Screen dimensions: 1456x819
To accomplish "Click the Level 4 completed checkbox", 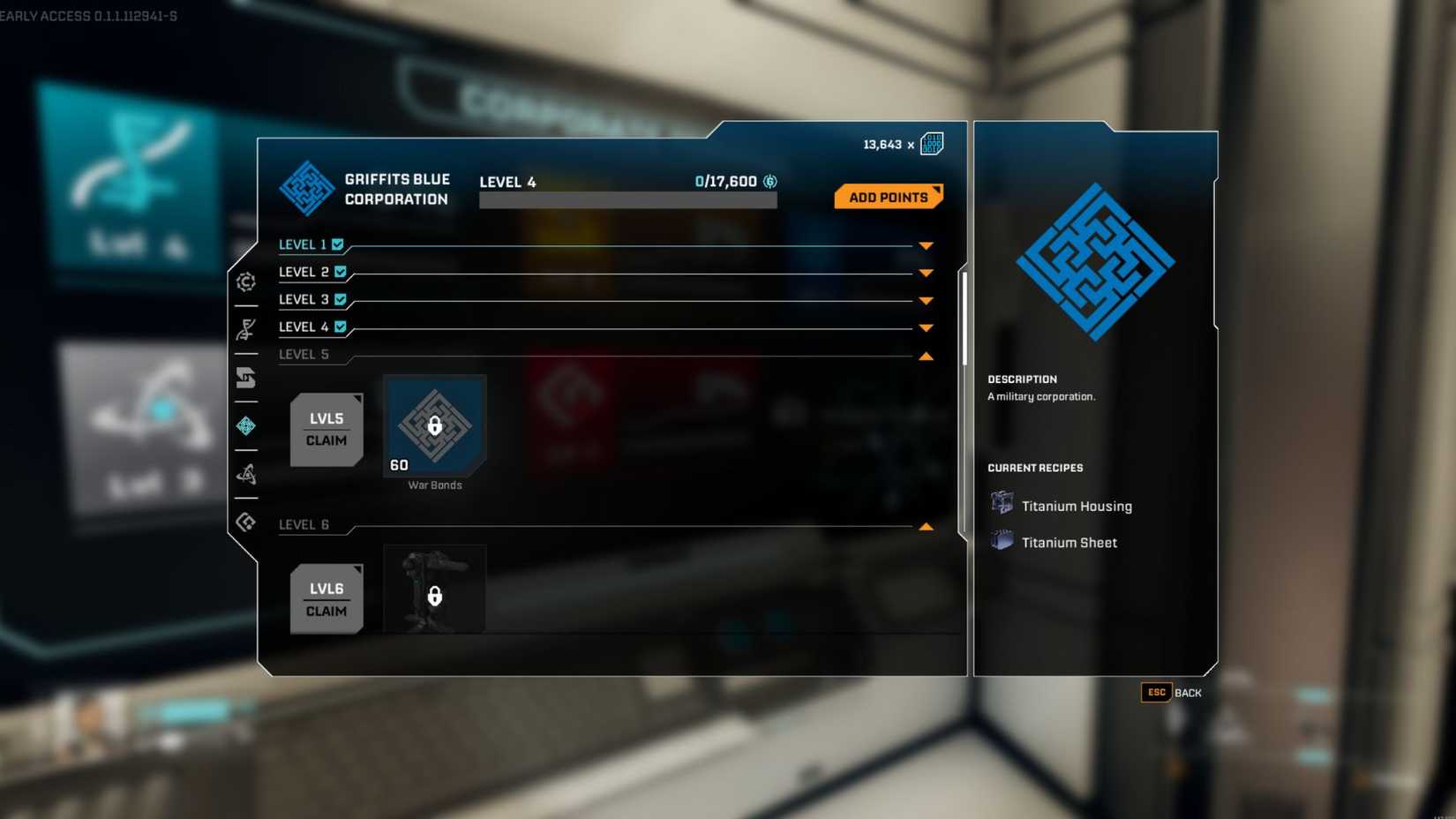I will pyautogui.click(x=341, y=327).
